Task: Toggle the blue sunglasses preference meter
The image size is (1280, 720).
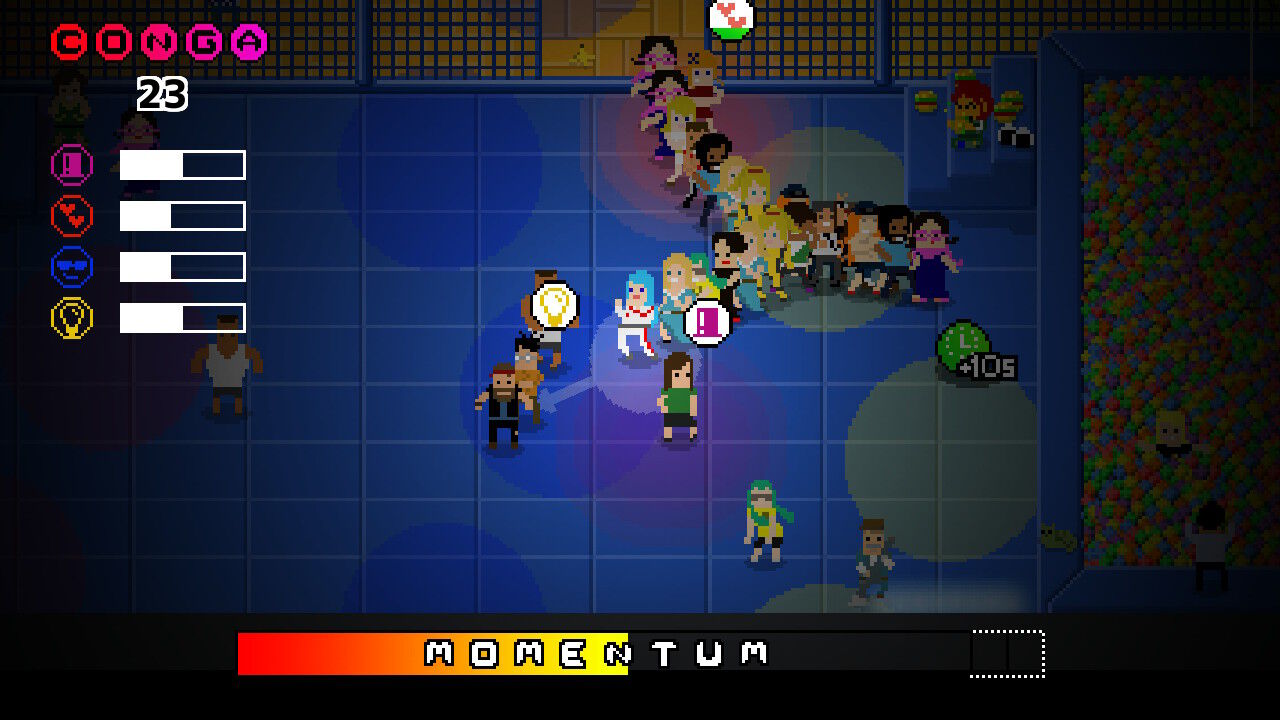Action: pyautogui.click(x=182, y=266)
